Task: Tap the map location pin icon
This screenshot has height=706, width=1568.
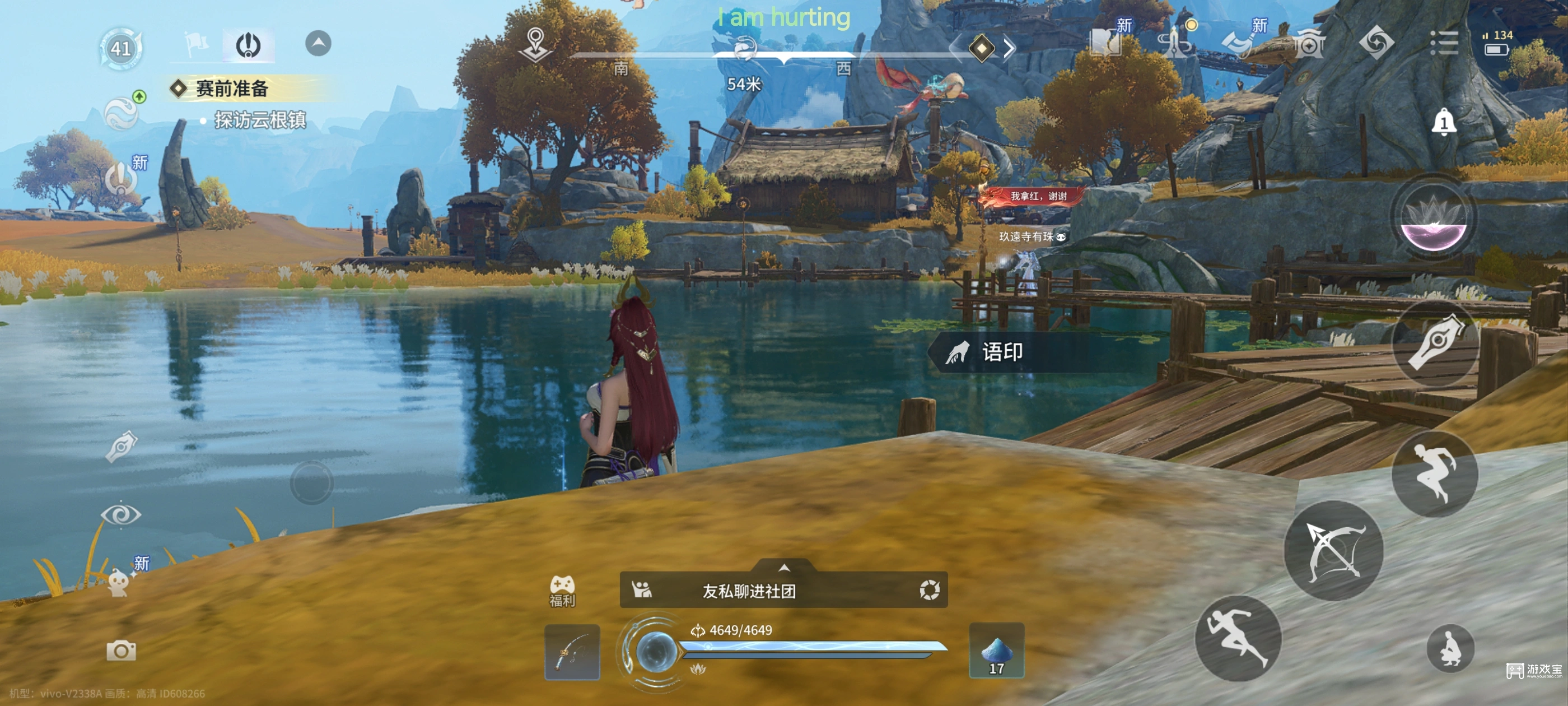Action: (x=535, y=44)
